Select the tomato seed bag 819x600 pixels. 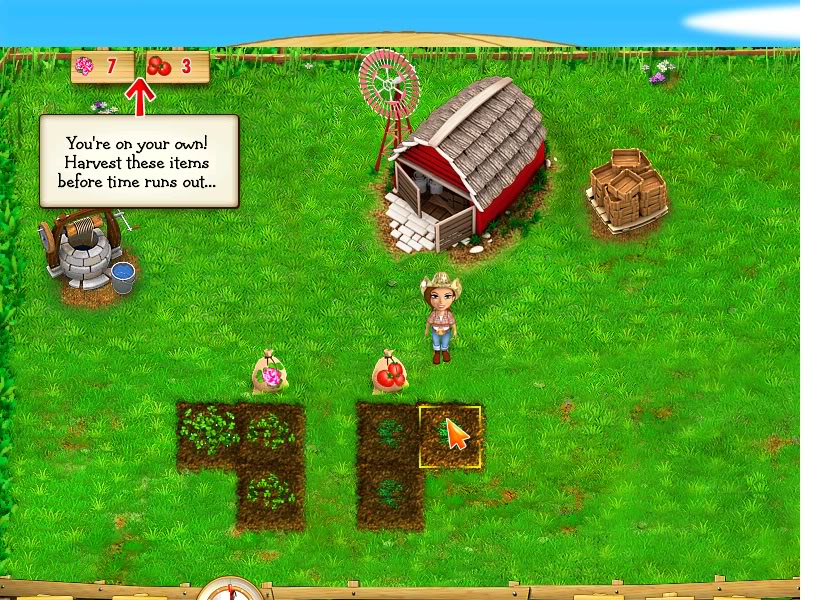(x=389, y=374)
